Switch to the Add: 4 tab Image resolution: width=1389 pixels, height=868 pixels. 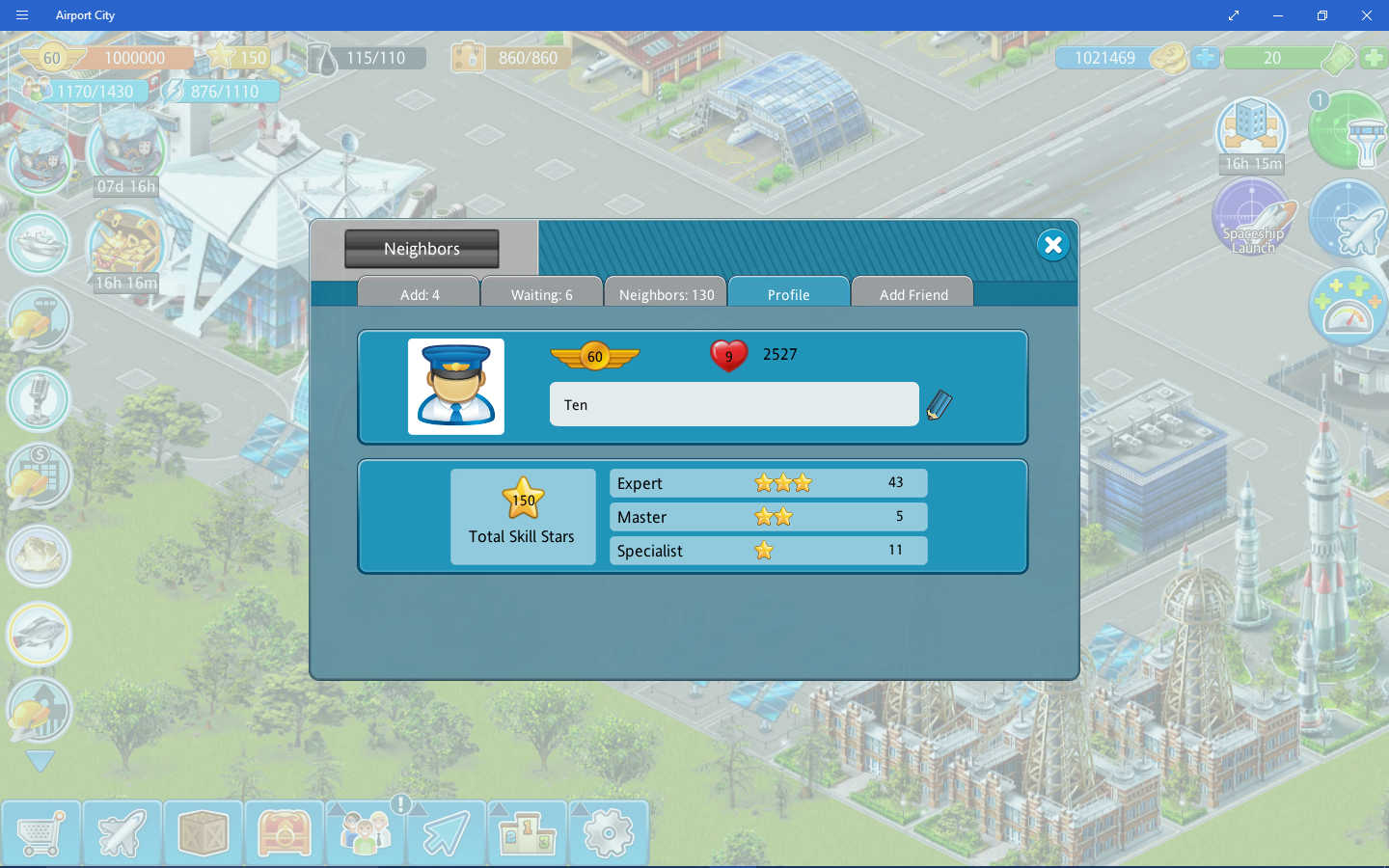click(x=420, y=293)
